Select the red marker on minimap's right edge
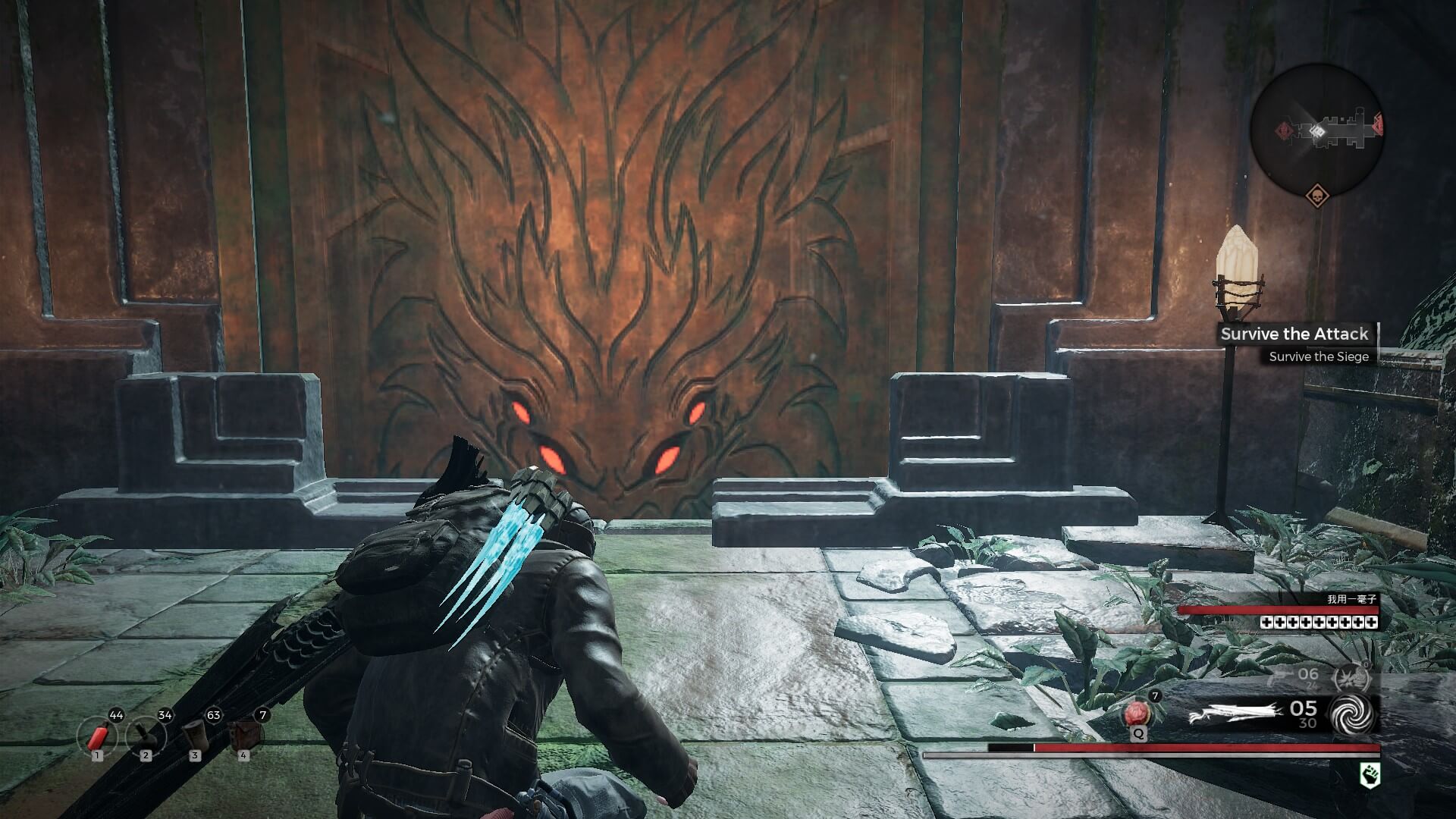The image size is (1456, 819). [1378, 125]
